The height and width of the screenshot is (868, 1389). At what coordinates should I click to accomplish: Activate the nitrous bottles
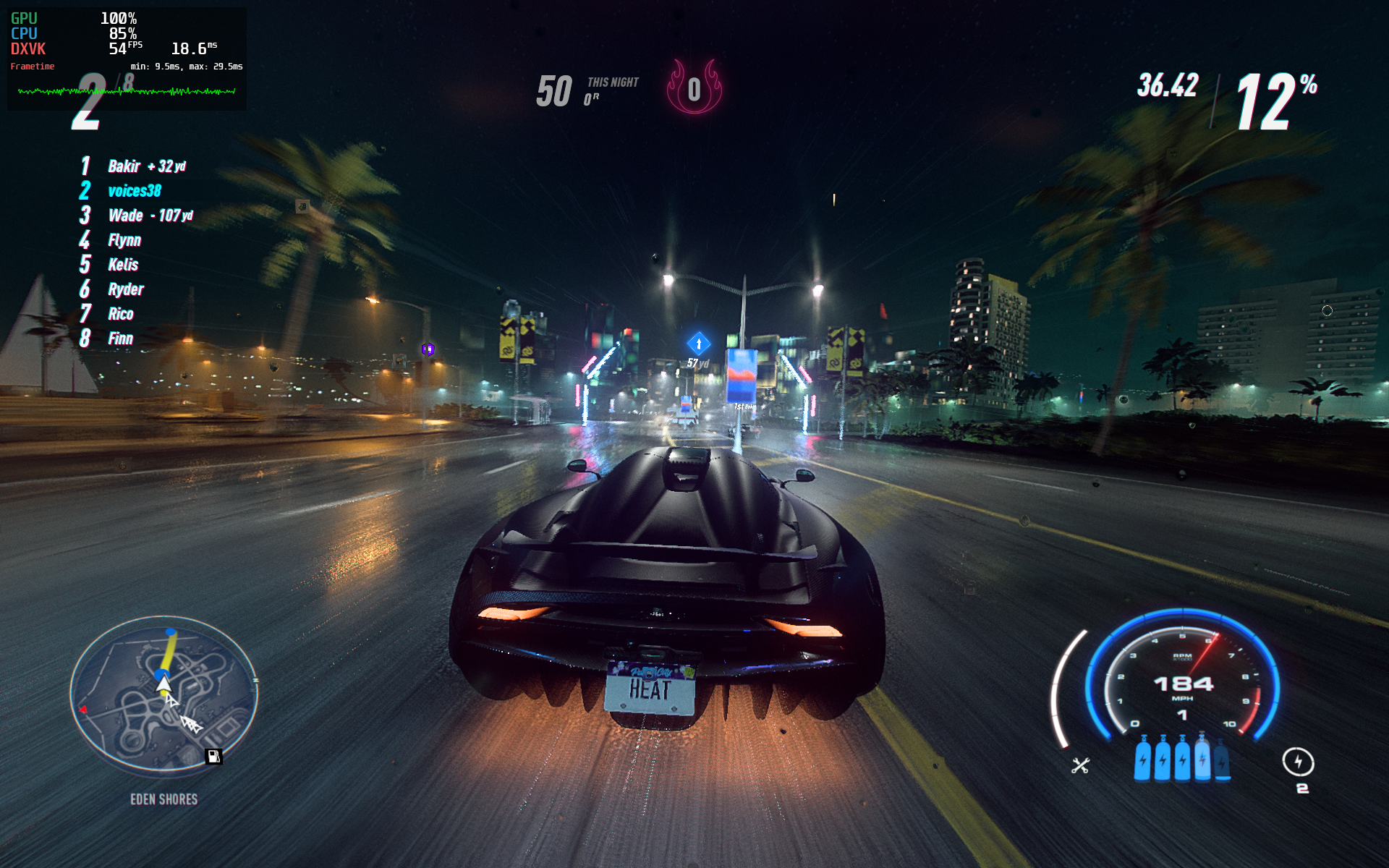click(x=1181, y=759)
